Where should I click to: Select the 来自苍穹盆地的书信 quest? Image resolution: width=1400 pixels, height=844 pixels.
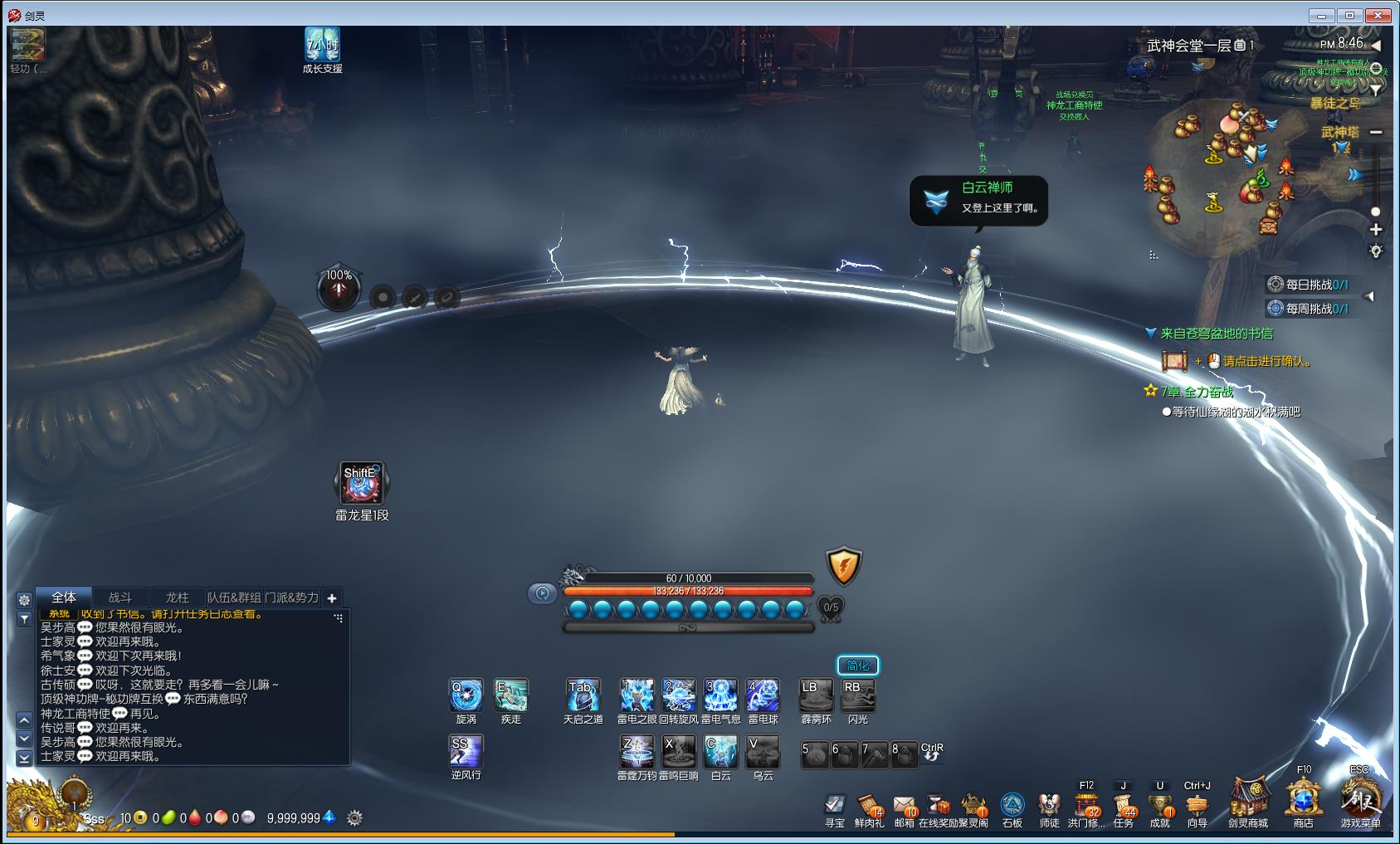pyautogui.click(x=1217, y=334)
